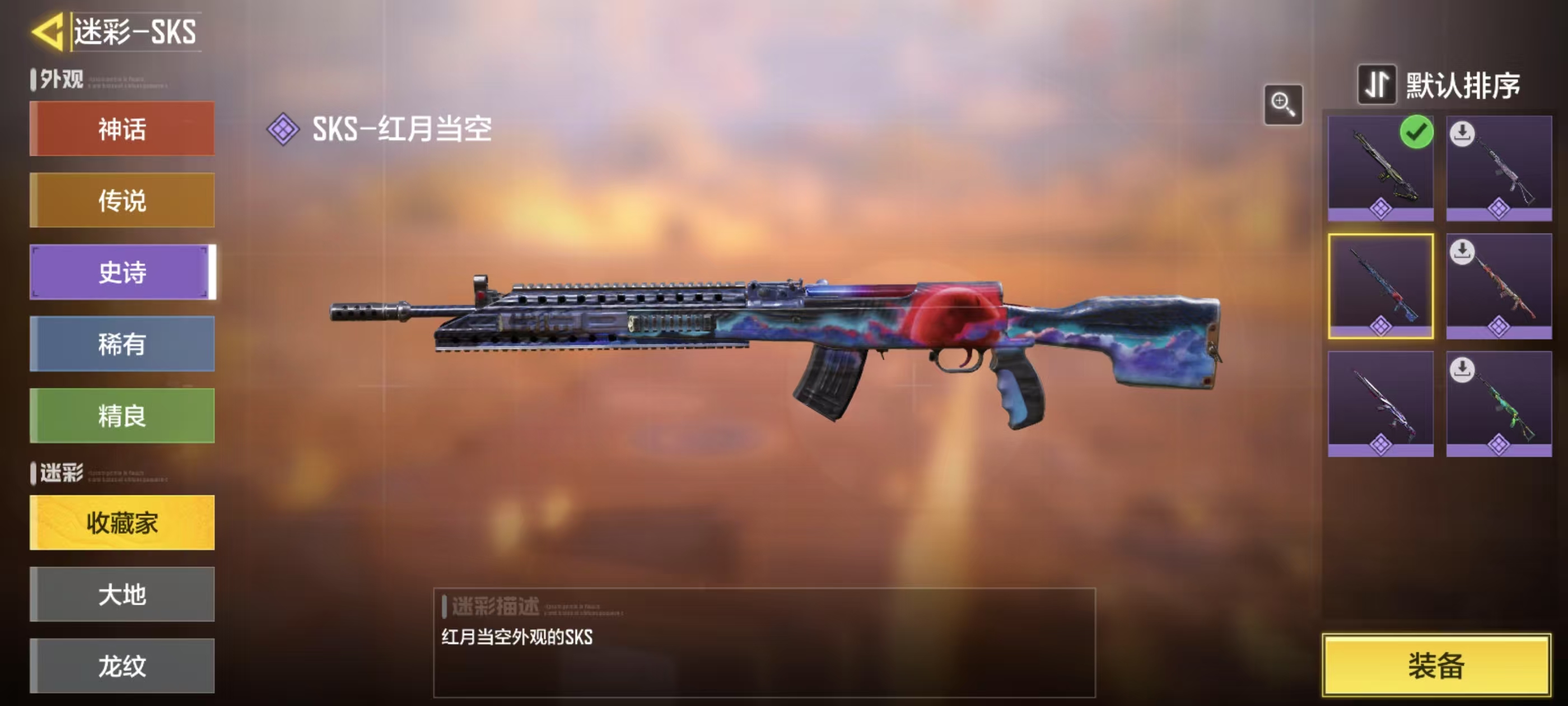Choose the red-orange SKS skin thumbnail

pyautogui.click(x=1499, y=286)
